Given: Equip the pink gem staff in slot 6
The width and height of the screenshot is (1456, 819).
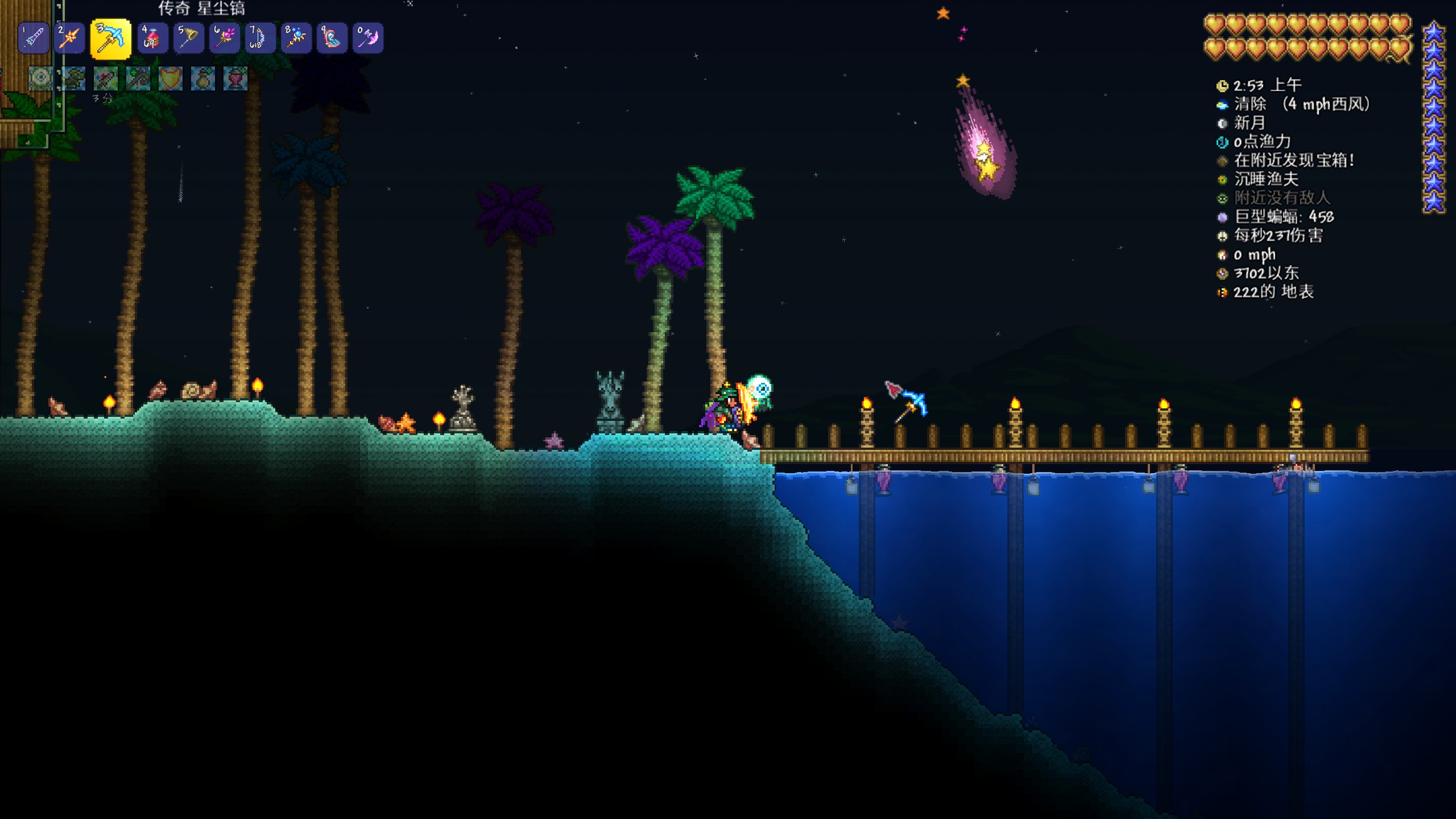Looking at the screenshot, I should (x=224, y=38).
